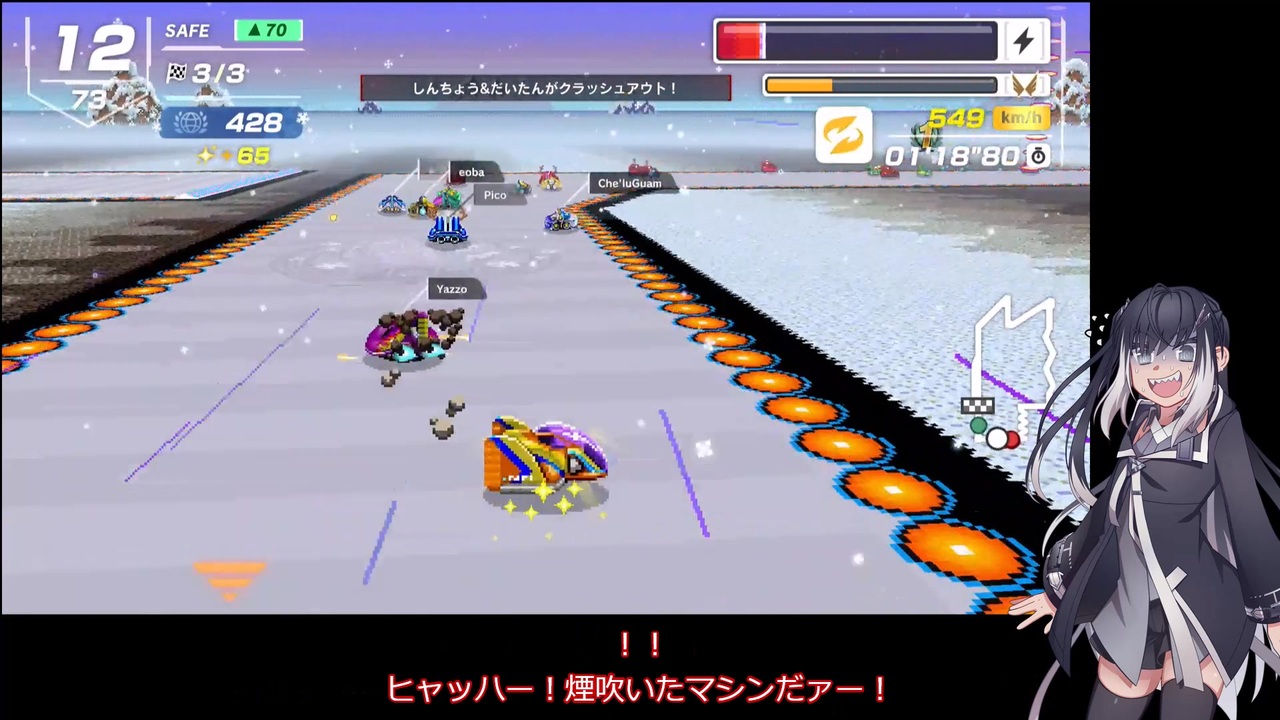
Task: Click the white rival dot on the minimap
Action: [999, 438]
